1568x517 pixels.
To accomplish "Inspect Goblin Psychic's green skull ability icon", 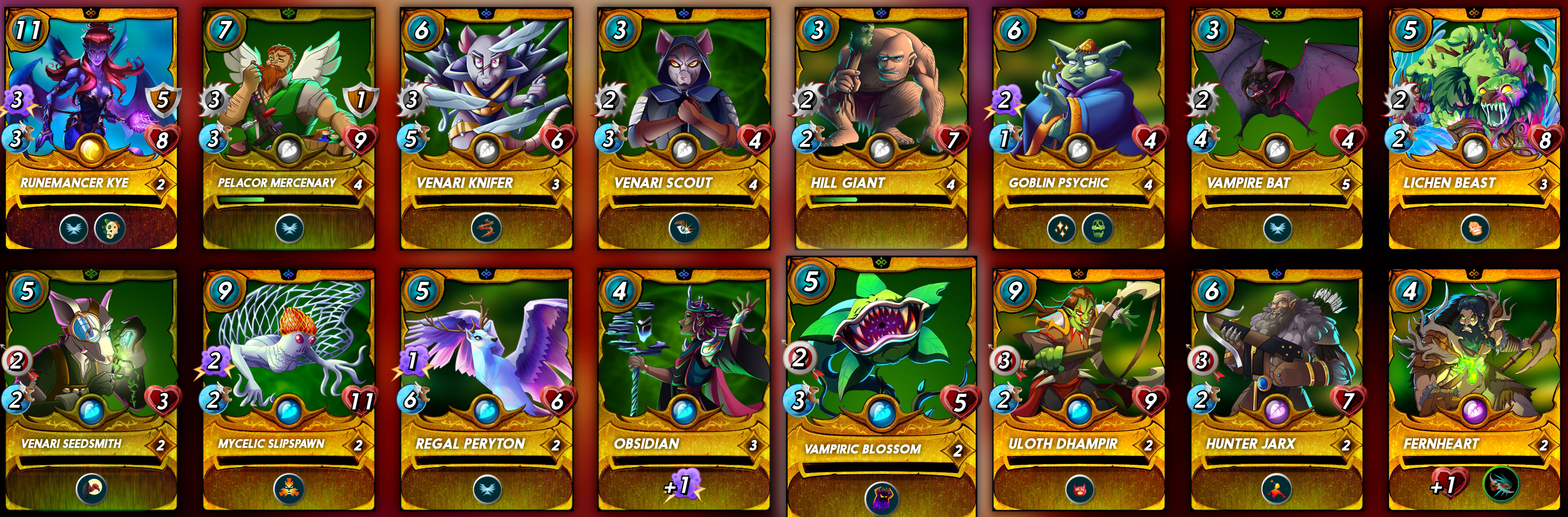I will click(1097, 229).
